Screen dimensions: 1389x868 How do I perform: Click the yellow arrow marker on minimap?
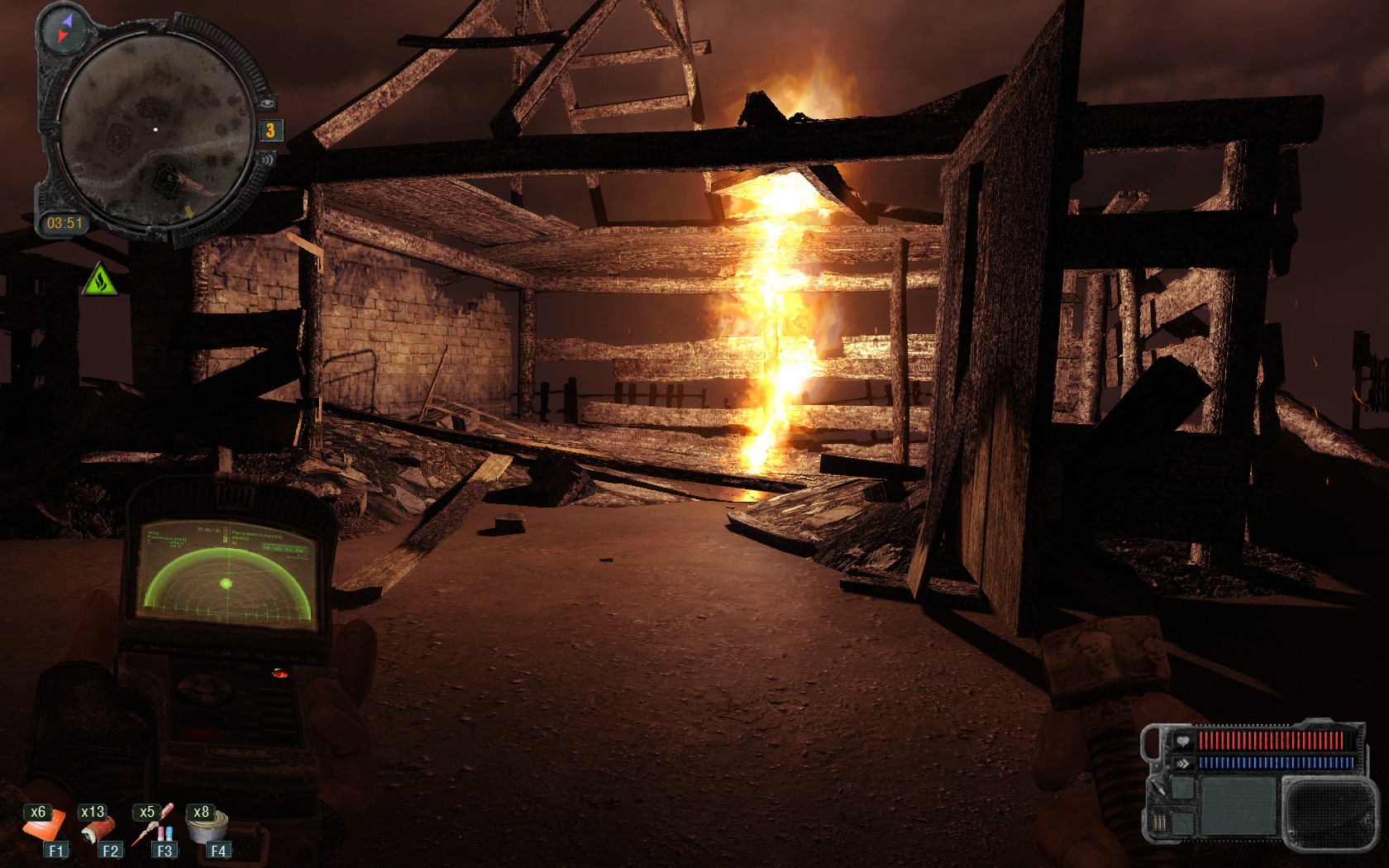click(189, 212)
